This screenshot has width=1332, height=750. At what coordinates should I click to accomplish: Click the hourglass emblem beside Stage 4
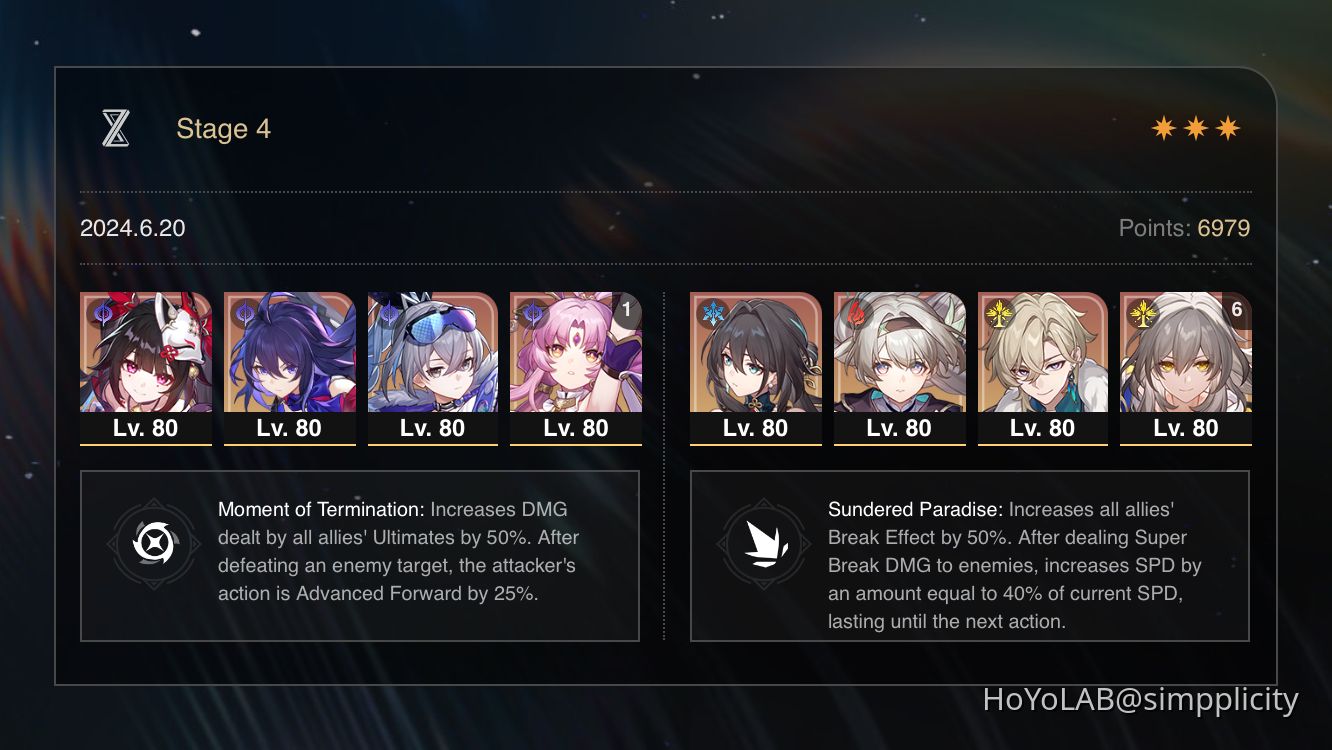(x=116, y=127)
